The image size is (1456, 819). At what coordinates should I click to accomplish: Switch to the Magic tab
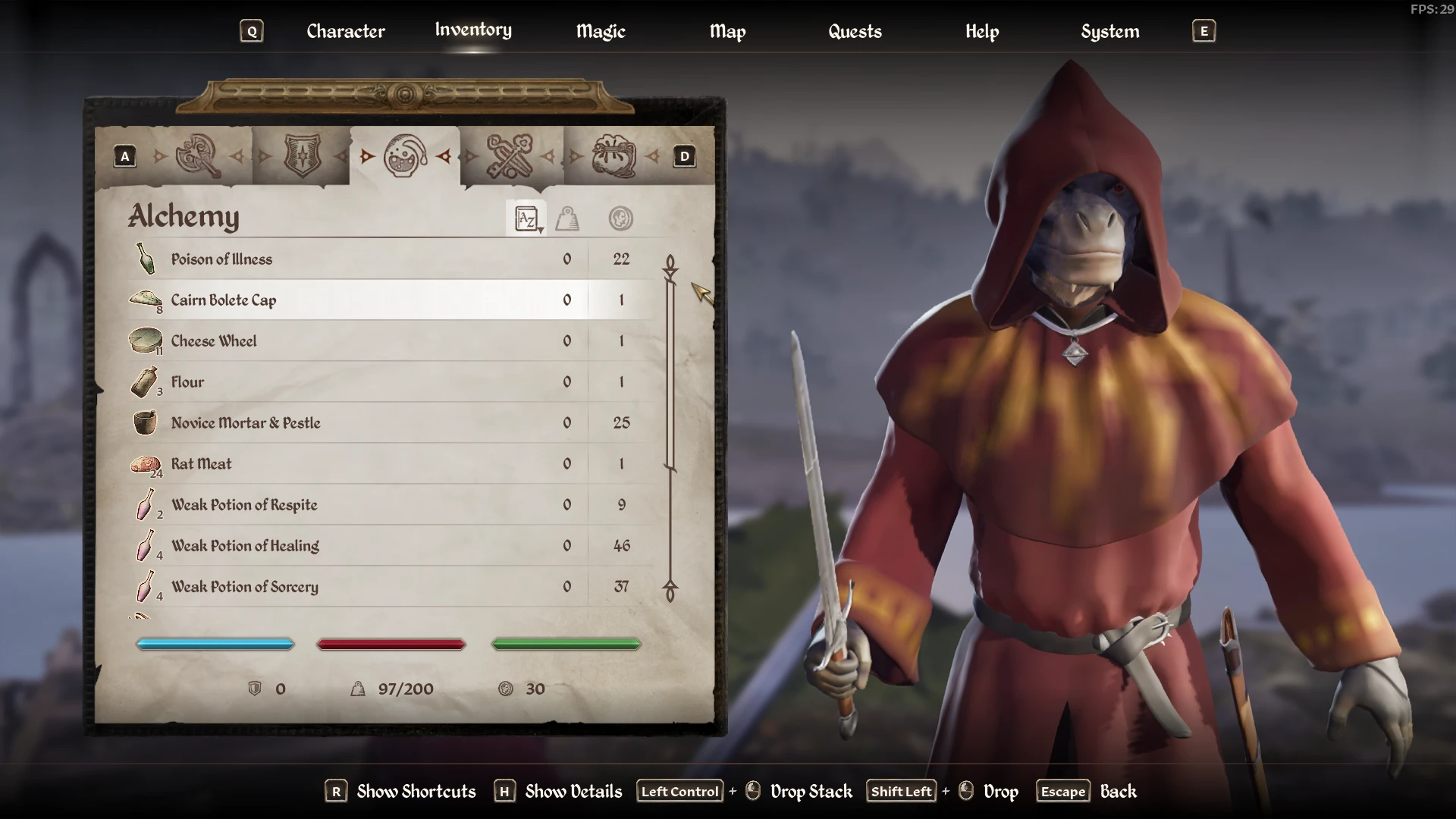click(x=601, y=31)
